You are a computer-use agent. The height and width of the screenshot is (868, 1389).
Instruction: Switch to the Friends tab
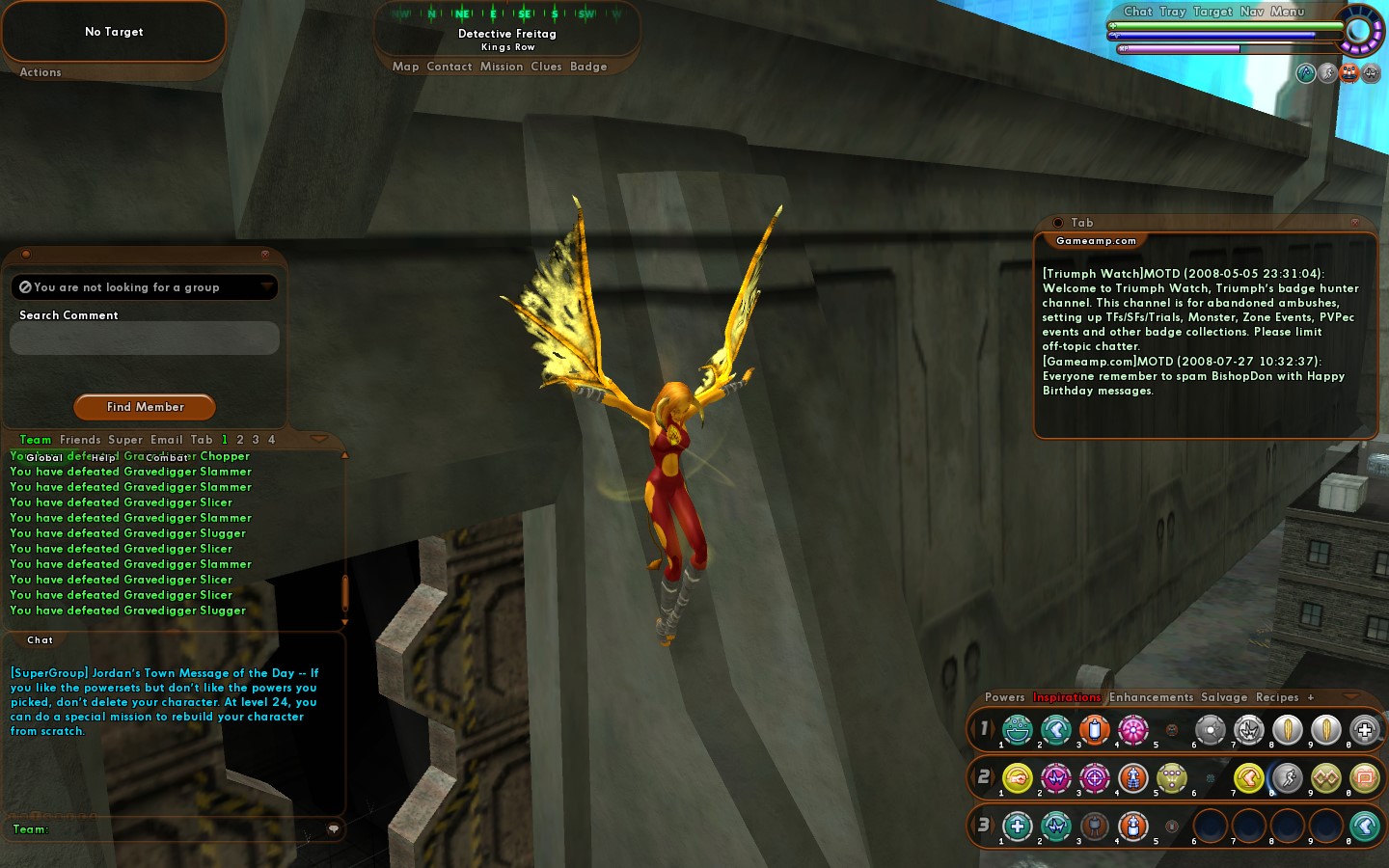click(x=80, y=440)
